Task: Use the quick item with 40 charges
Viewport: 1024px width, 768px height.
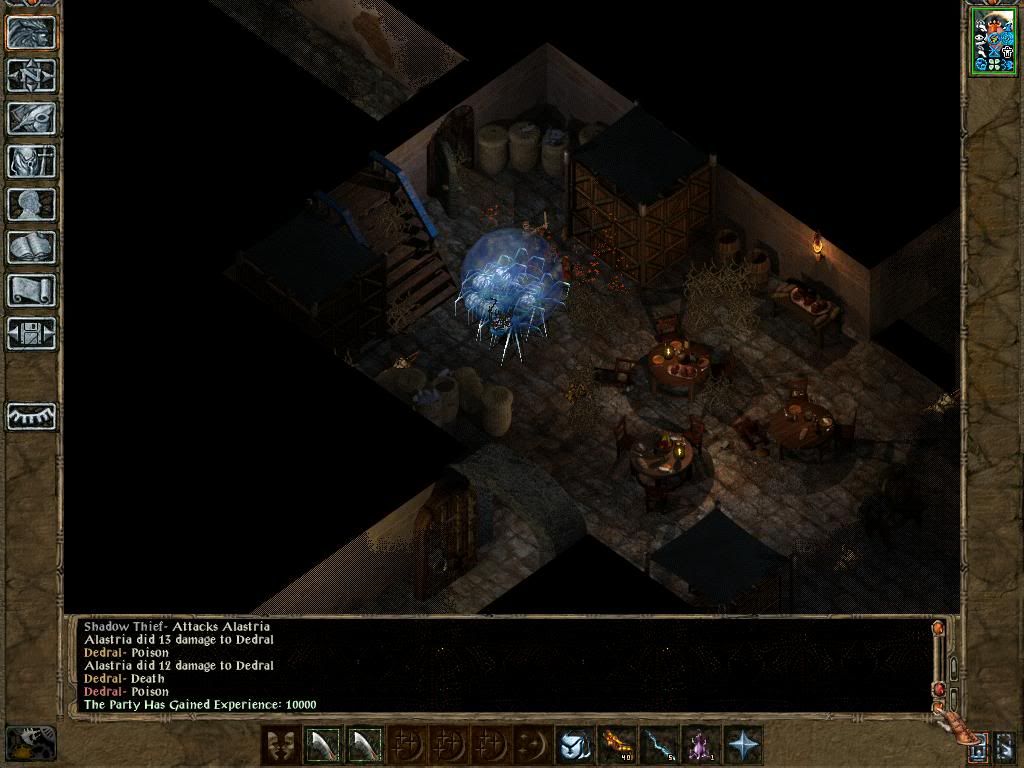Action: pyautogui.click(x=617, y=745)
